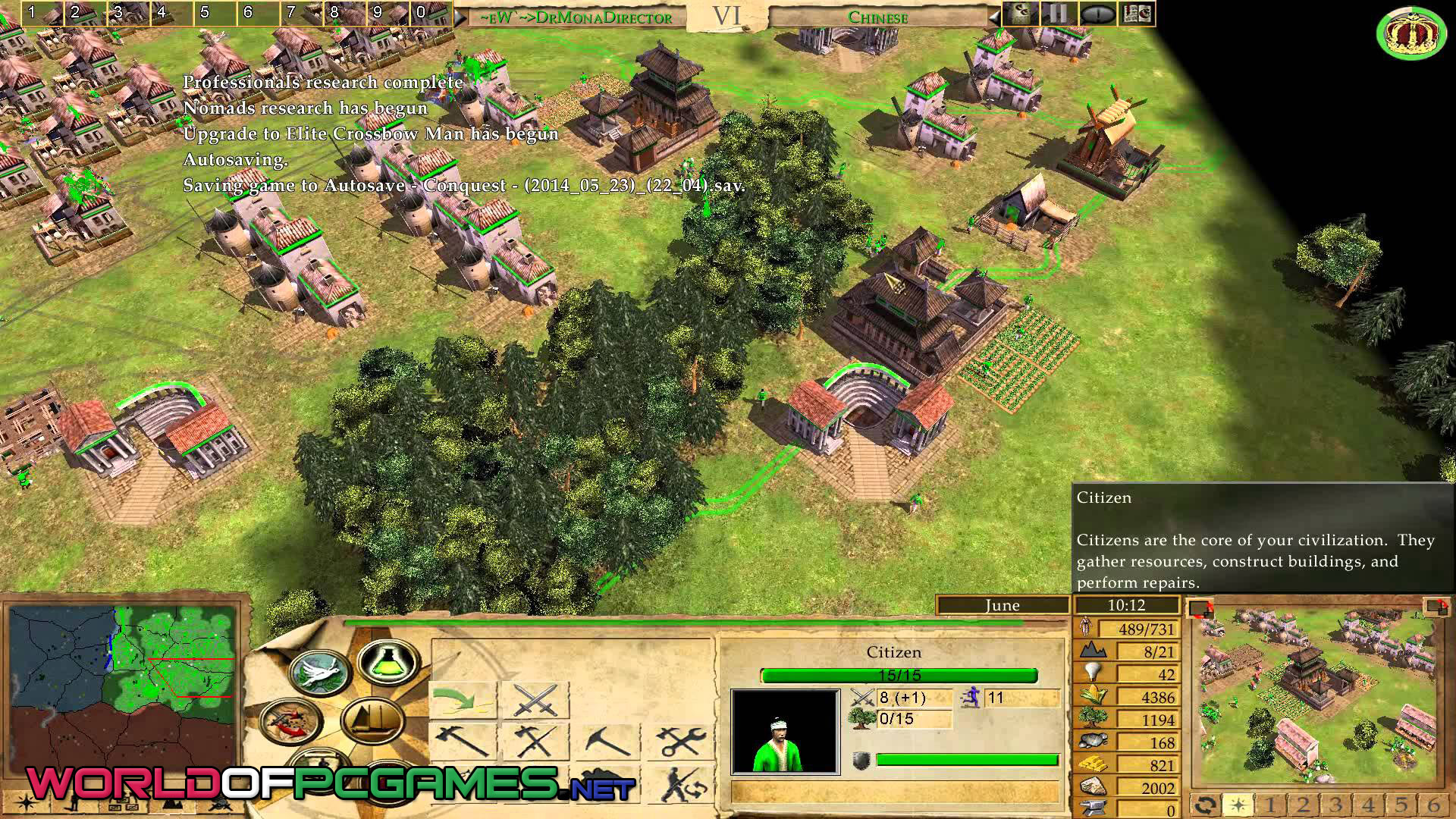
Task: Choose the crossed swords attack command
Action: coord(535,699)
